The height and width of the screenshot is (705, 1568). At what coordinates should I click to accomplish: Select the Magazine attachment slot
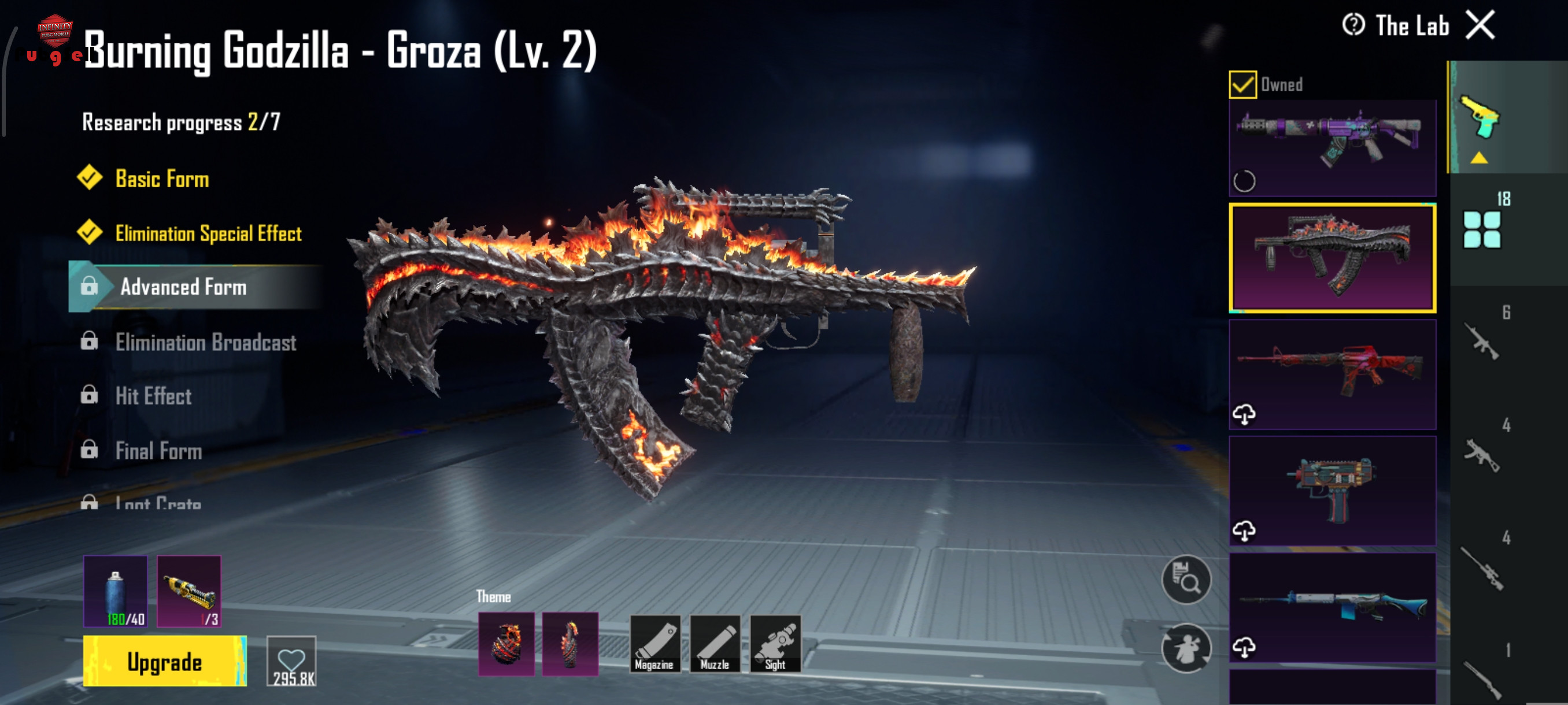tap(654, 644)
